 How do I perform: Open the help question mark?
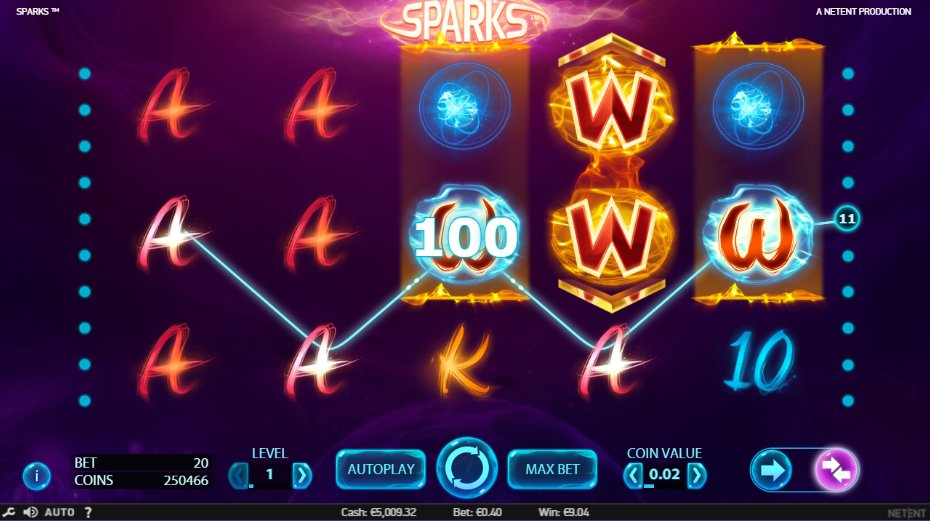88,512
